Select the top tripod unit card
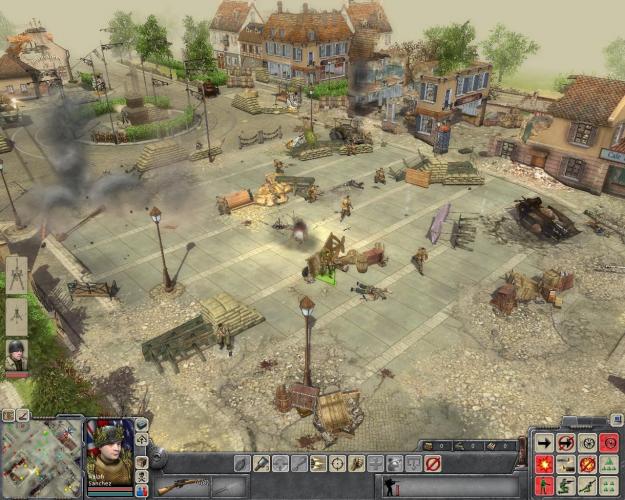Image resolution: width=625 pixels, height=500 pixels. [x=16, y=275]
